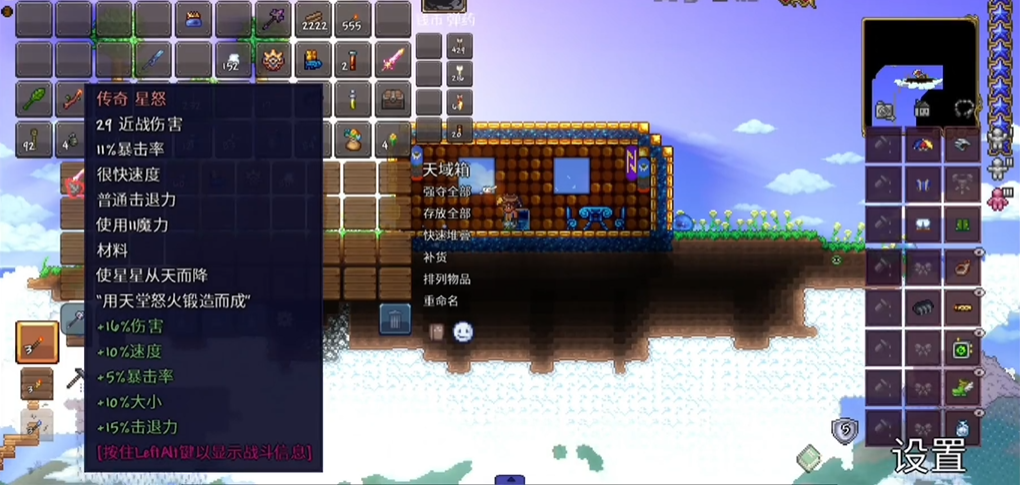
Task: Rename the chest with 重命名
Action: [440, 301]
